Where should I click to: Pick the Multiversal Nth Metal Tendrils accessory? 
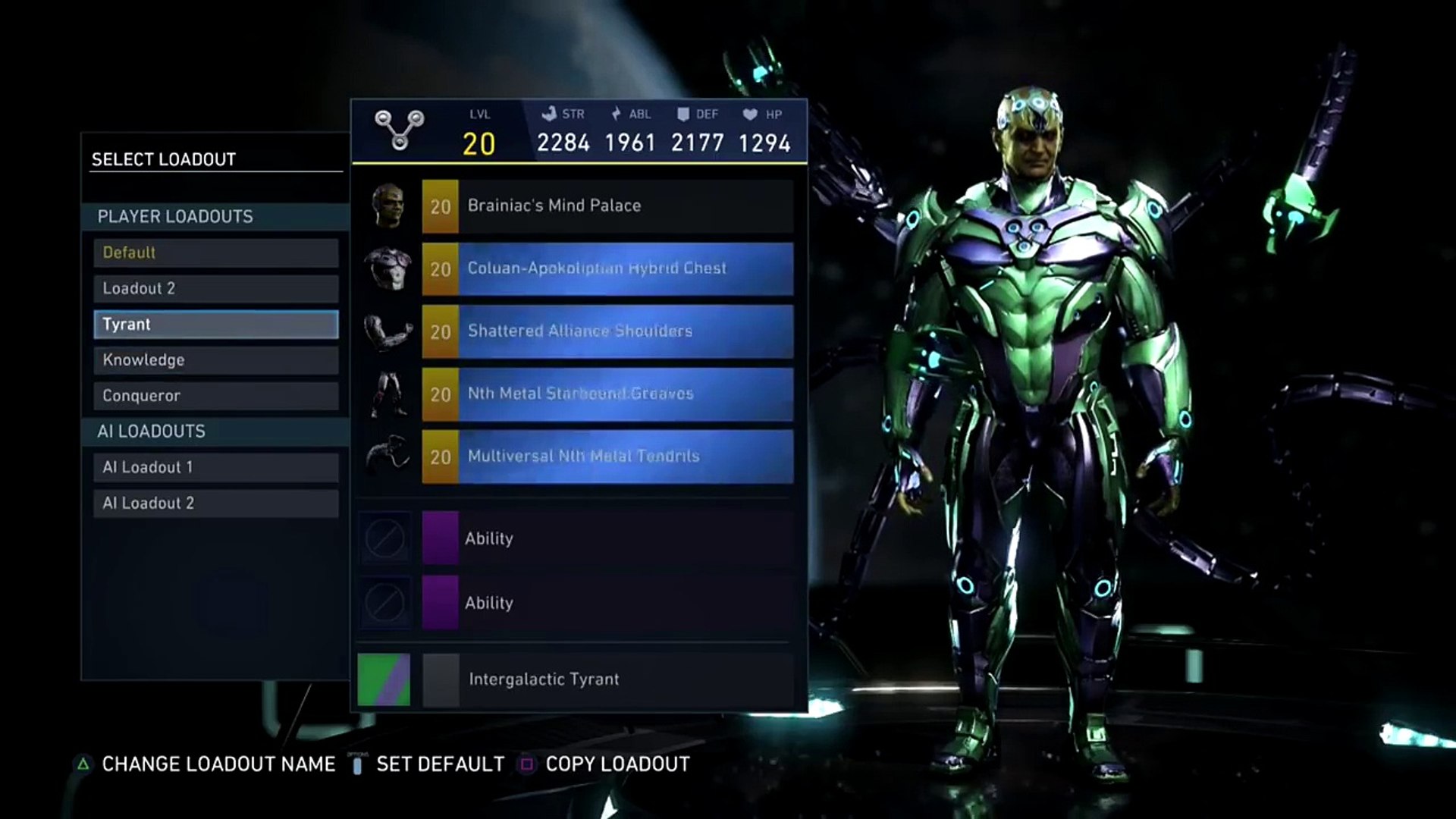tap(607, 457)
